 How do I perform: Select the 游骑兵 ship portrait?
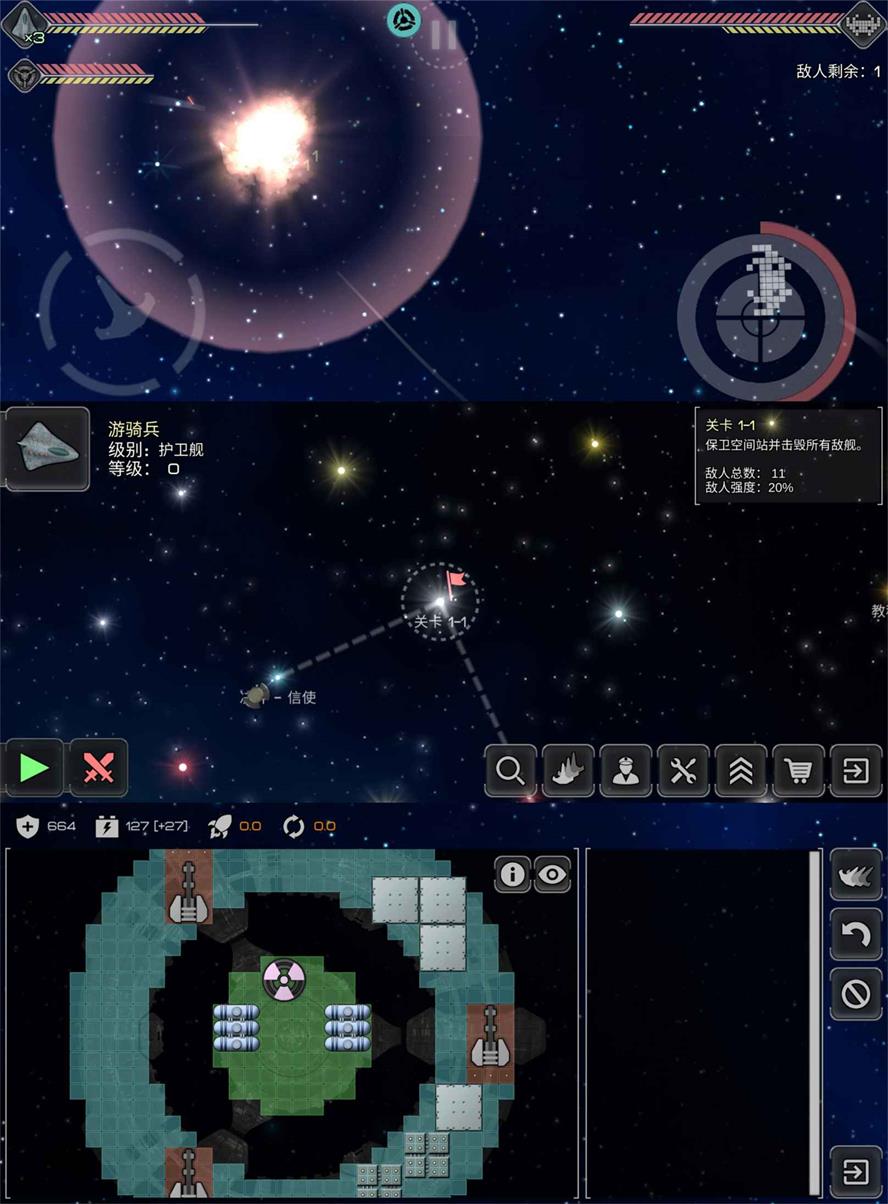(x=46, y=449)
